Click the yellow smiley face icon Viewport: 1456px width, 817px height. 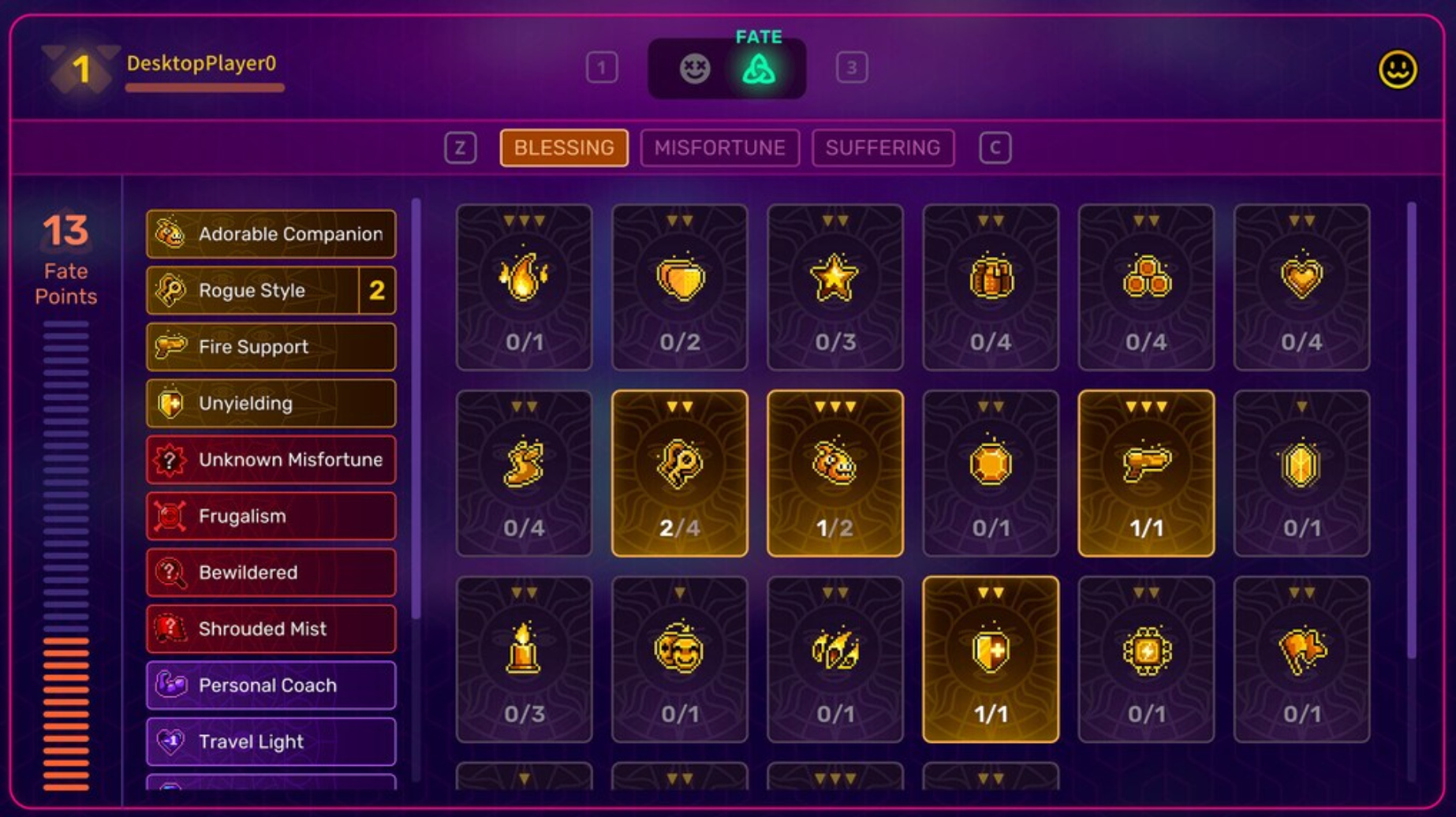(1397, 69)
